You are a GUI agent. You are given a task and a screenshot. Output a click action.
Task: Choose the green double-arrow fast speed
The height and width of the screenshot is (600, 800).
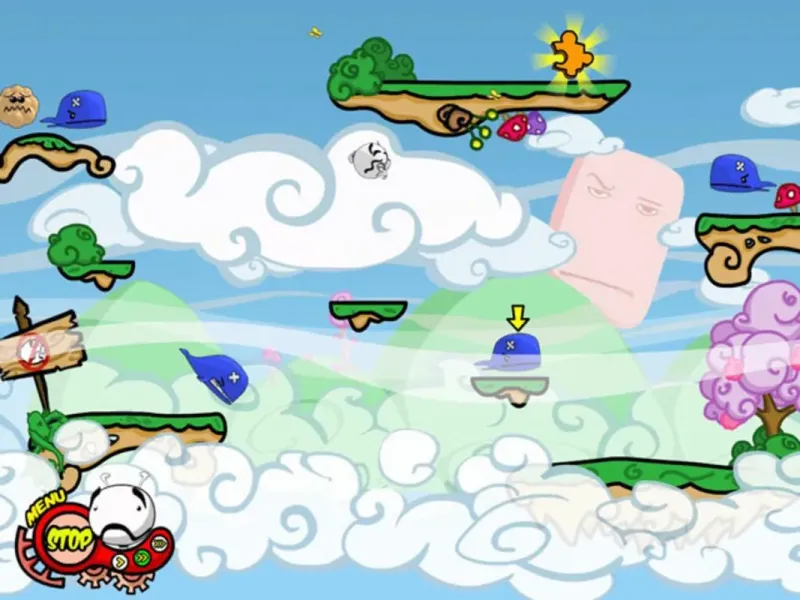pos(142,557)
